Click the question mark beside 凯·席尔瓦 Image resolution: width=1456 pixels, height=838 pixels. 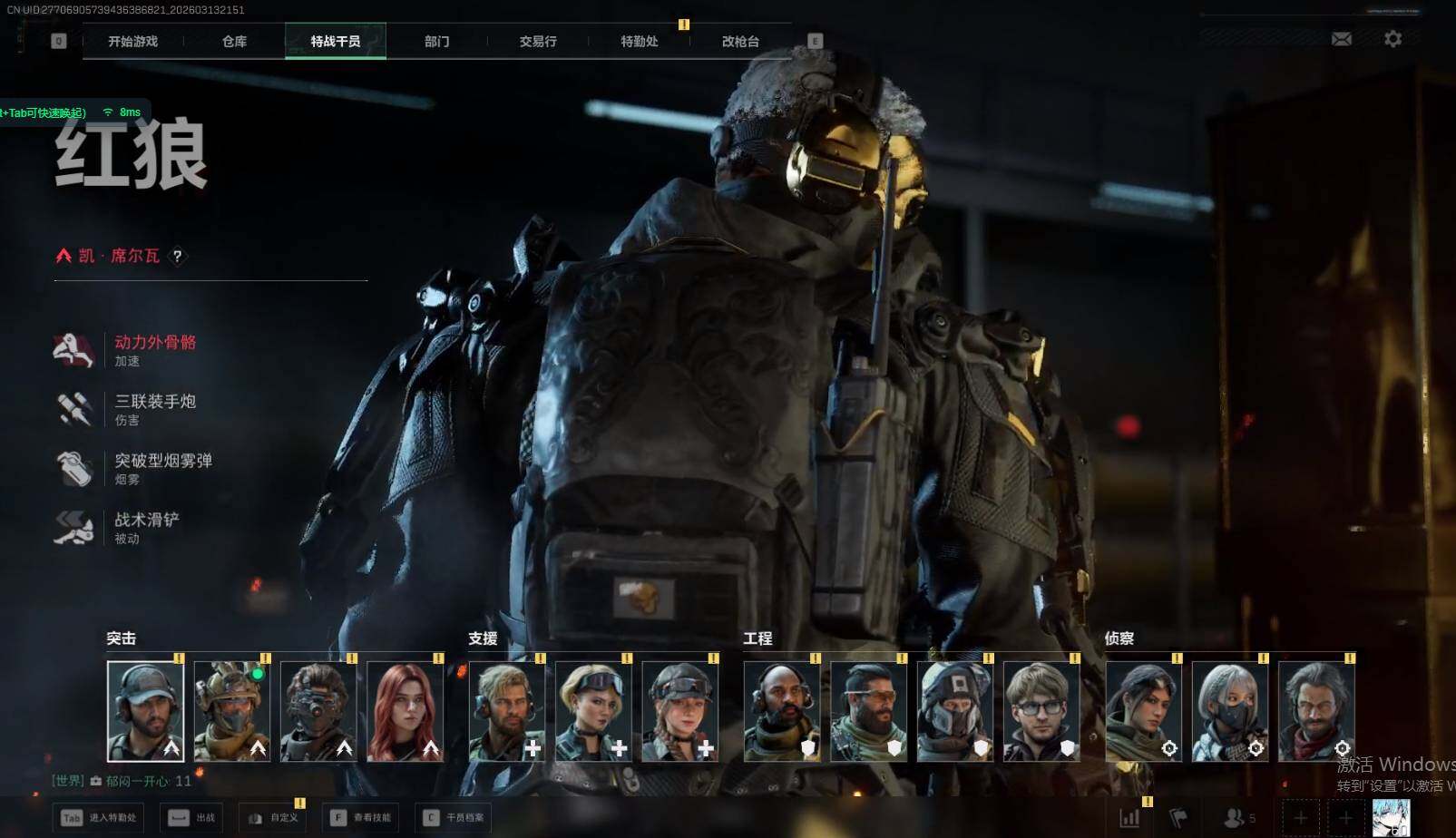tap(178, 257)
